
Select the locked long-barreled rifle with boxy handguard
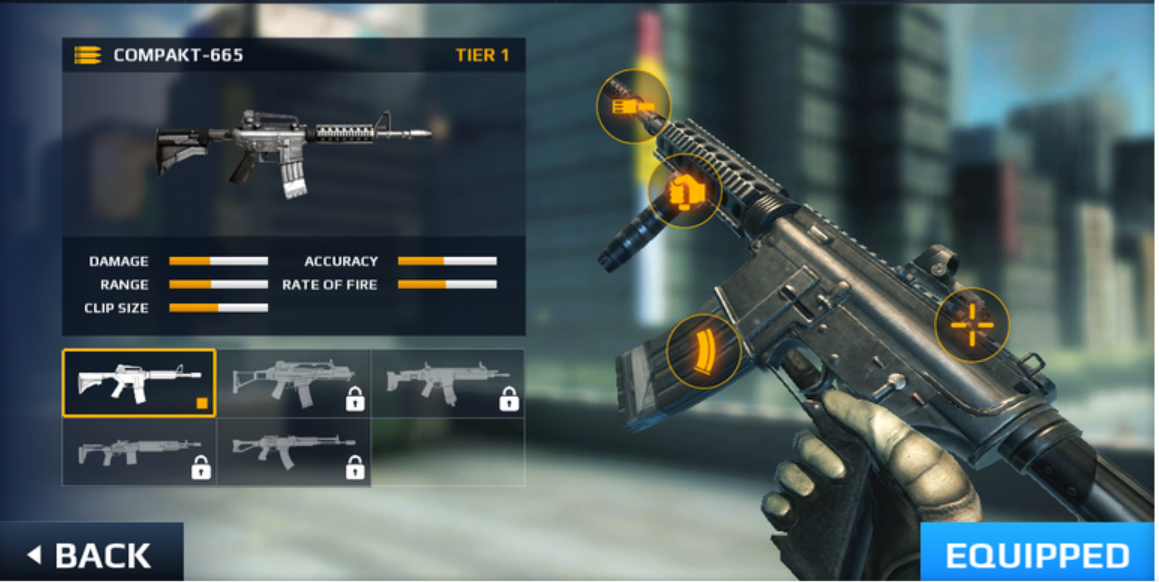(139, 452)
